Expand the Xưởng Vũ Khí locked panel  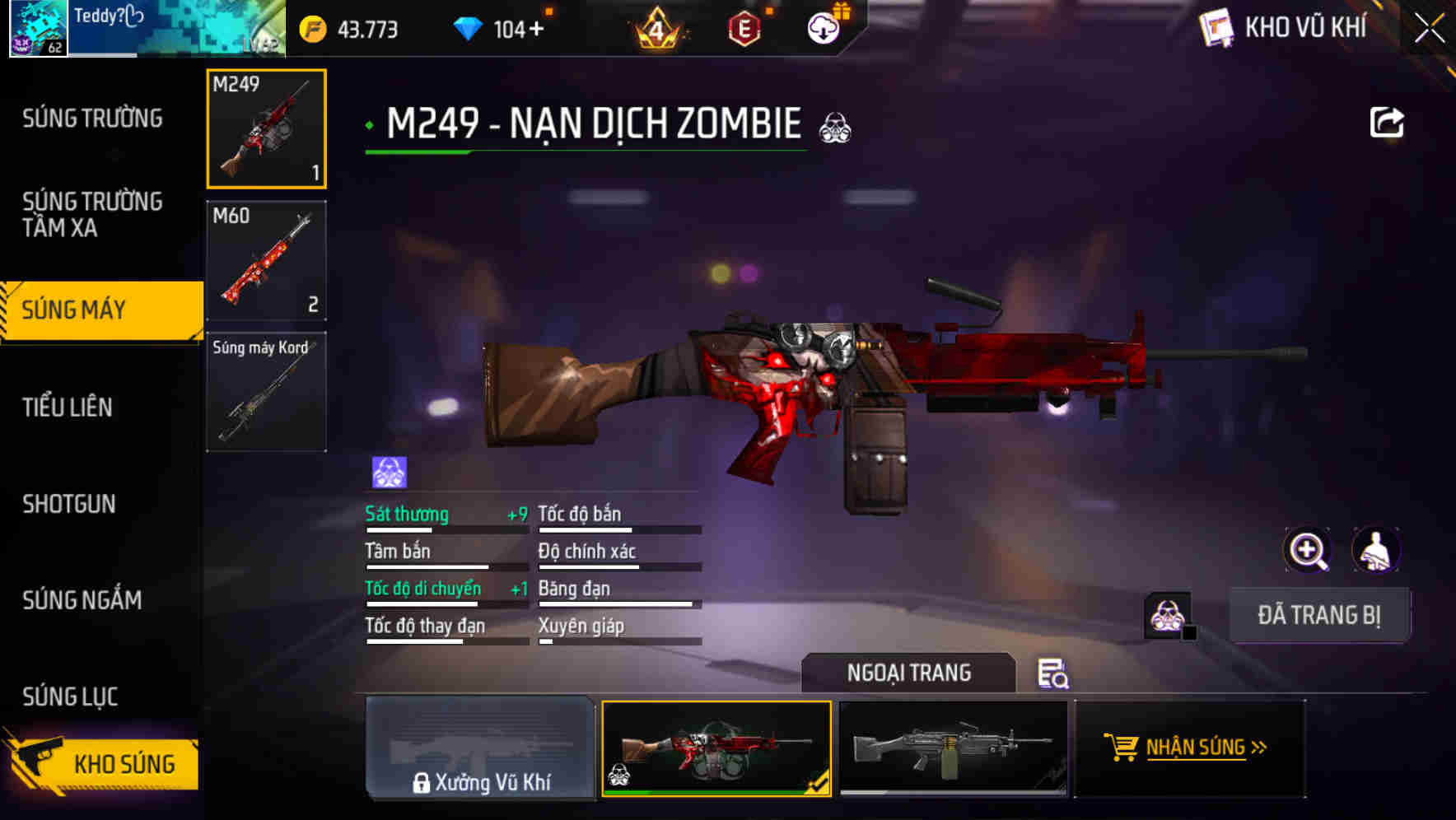[x=480, y=751]
